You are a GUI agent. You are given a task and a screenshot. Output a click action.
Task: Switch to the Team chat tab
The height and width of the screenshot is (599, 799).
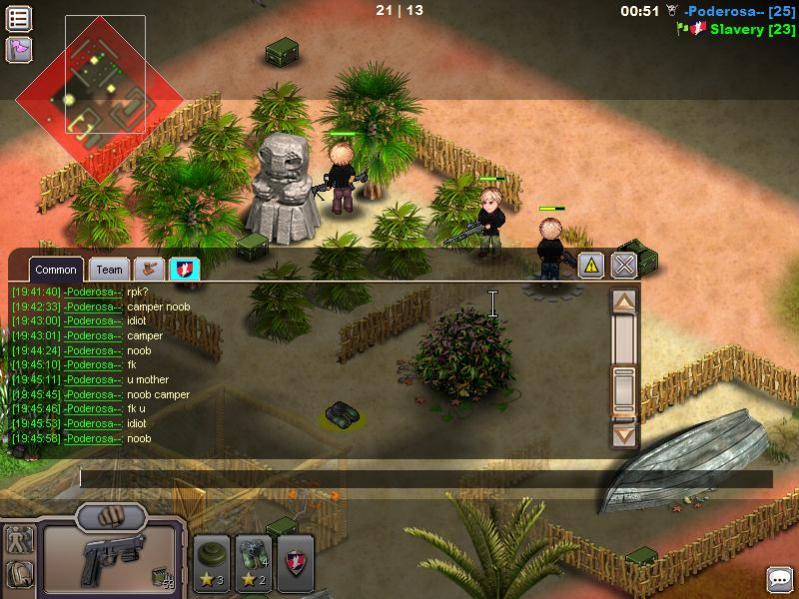click(109, 269)
